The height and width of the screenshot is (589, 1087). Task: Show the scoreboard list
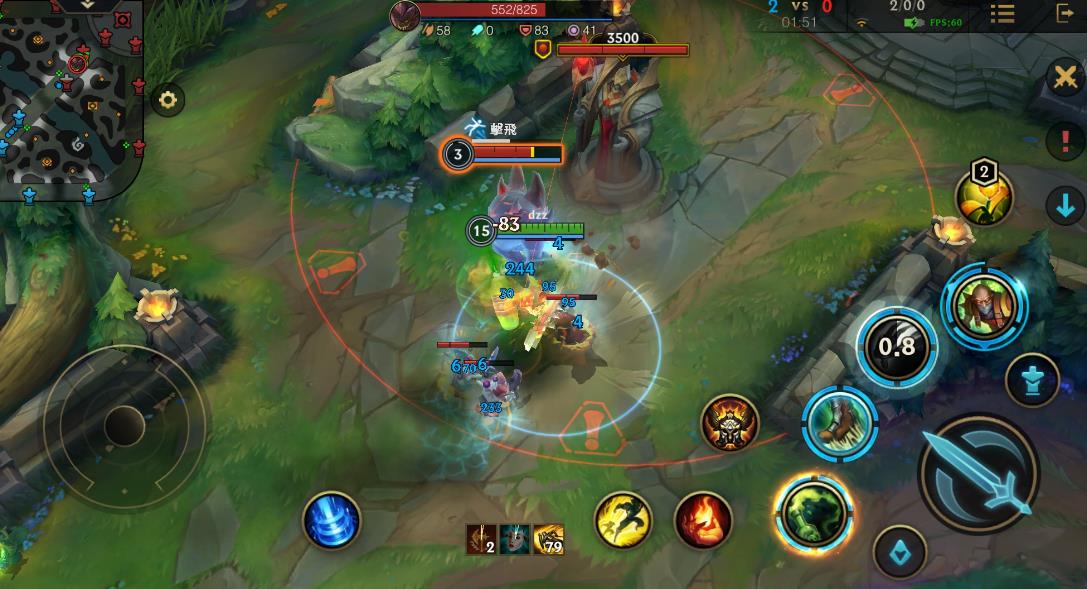1002,14
